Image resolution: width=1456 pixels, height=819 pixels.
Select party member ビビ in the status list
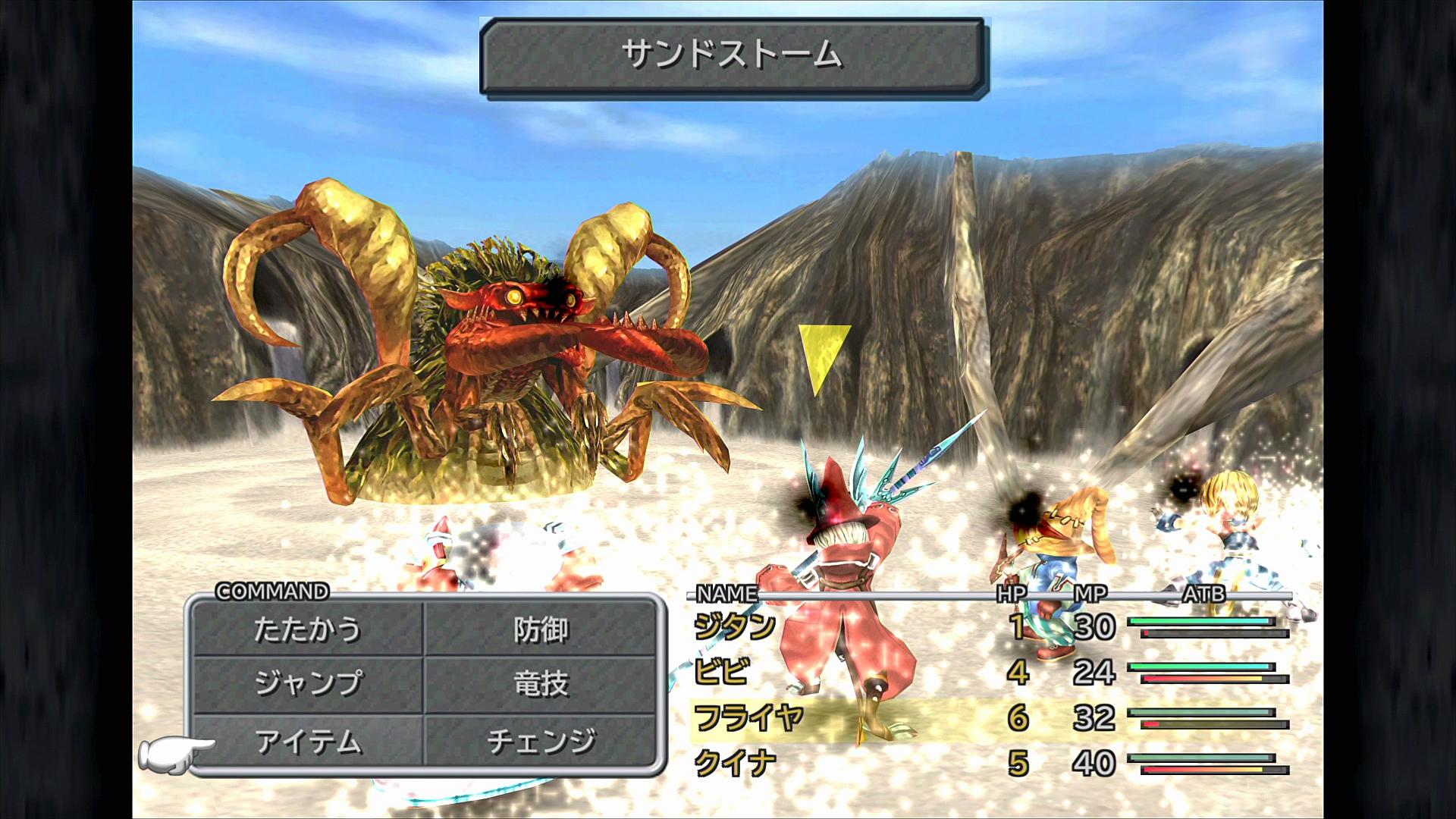click(722, 672)
